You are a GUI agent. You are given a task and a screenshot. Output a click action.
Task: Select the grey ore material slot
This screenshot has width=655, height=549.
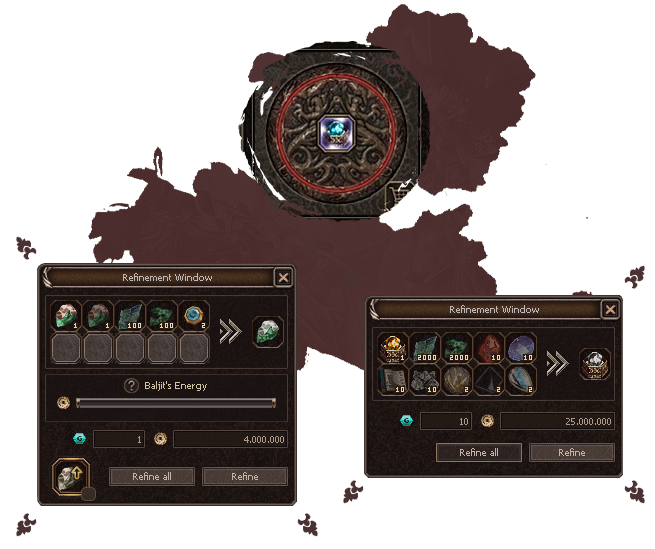tap(425, 379)
